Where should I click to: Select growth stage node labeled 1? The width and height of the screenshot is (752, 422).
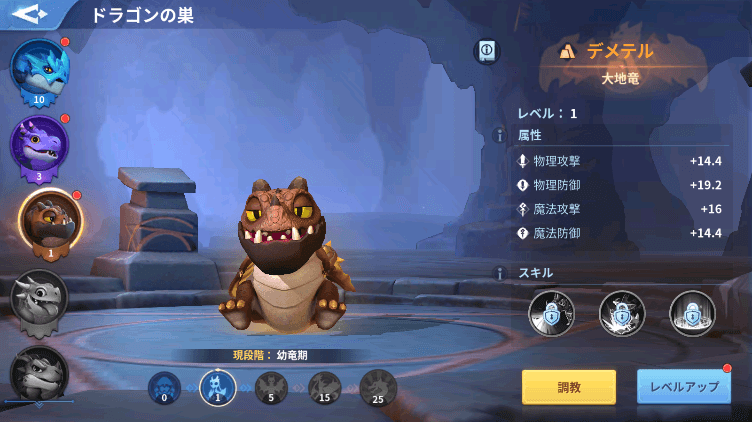217,387
